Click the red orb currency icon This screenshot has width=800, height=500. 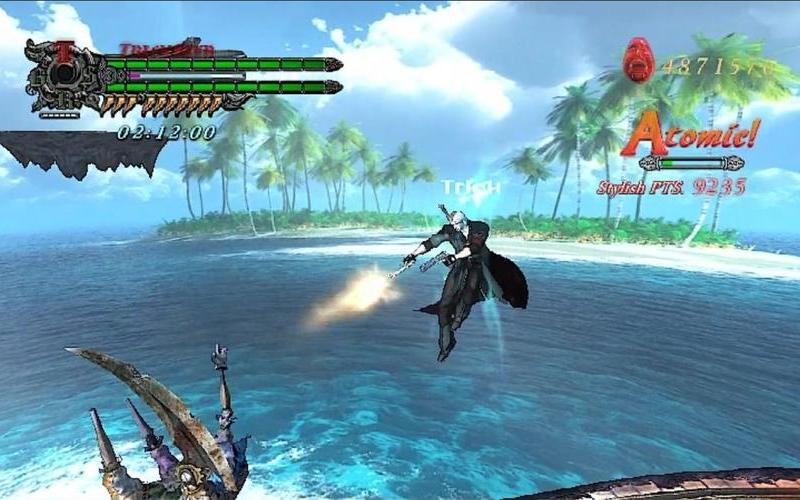[638, 60]
